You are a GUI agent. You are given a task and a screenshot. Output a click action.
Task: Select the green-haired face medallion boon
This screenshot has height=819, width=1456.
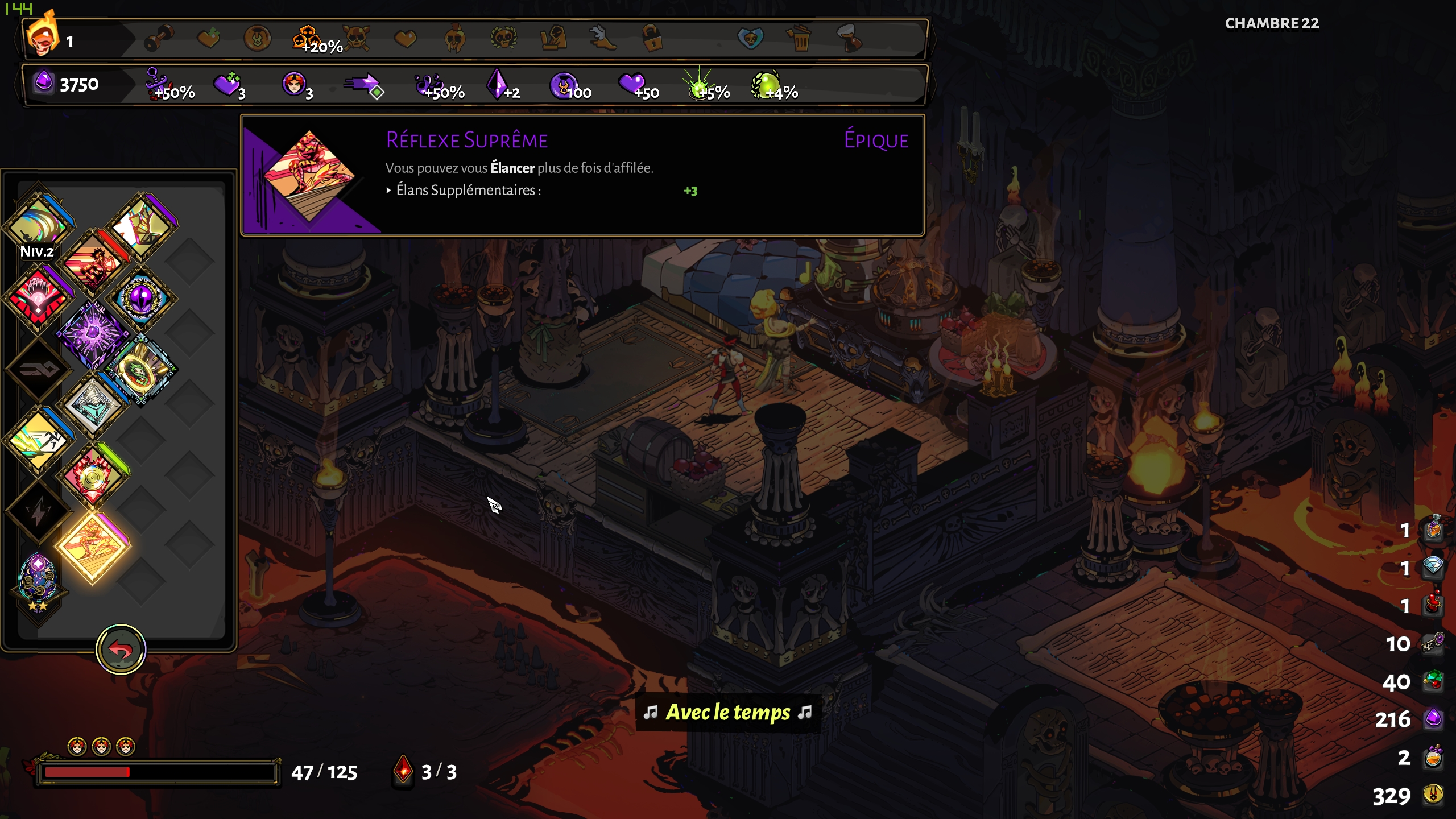tap(140, 370)
